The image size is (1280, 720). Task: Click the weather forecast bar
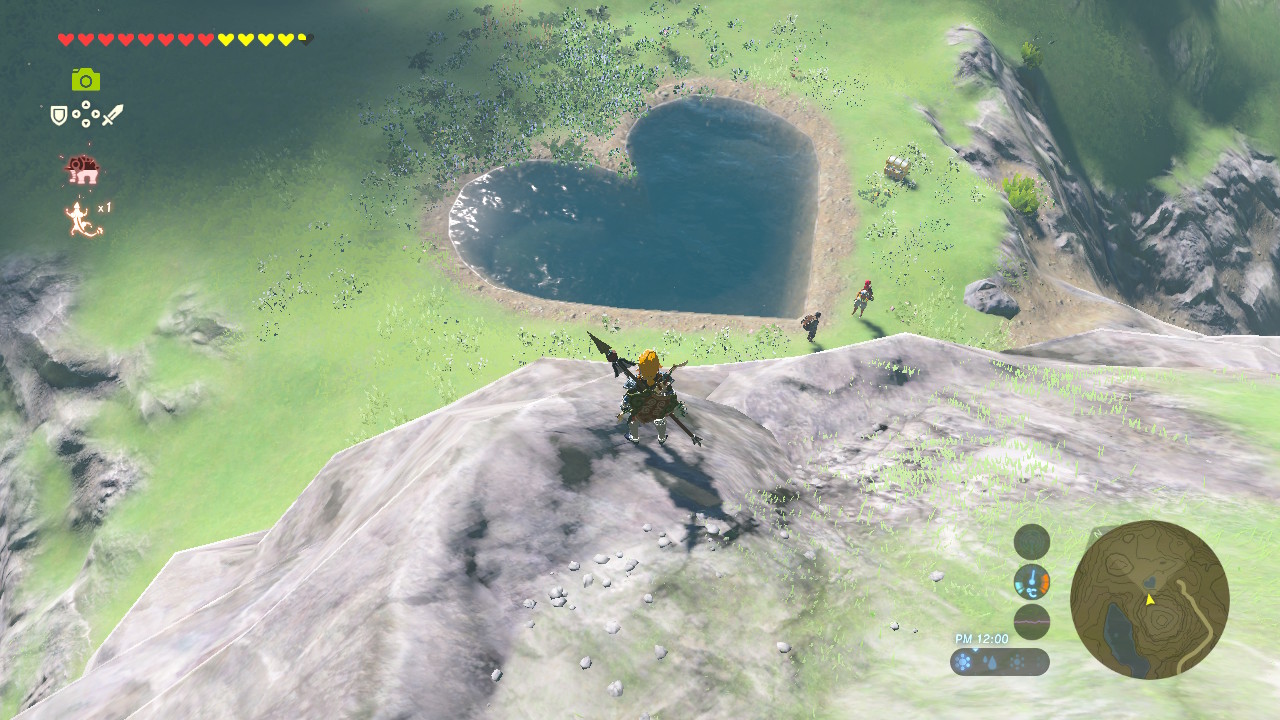click(x=1000, y=662)
